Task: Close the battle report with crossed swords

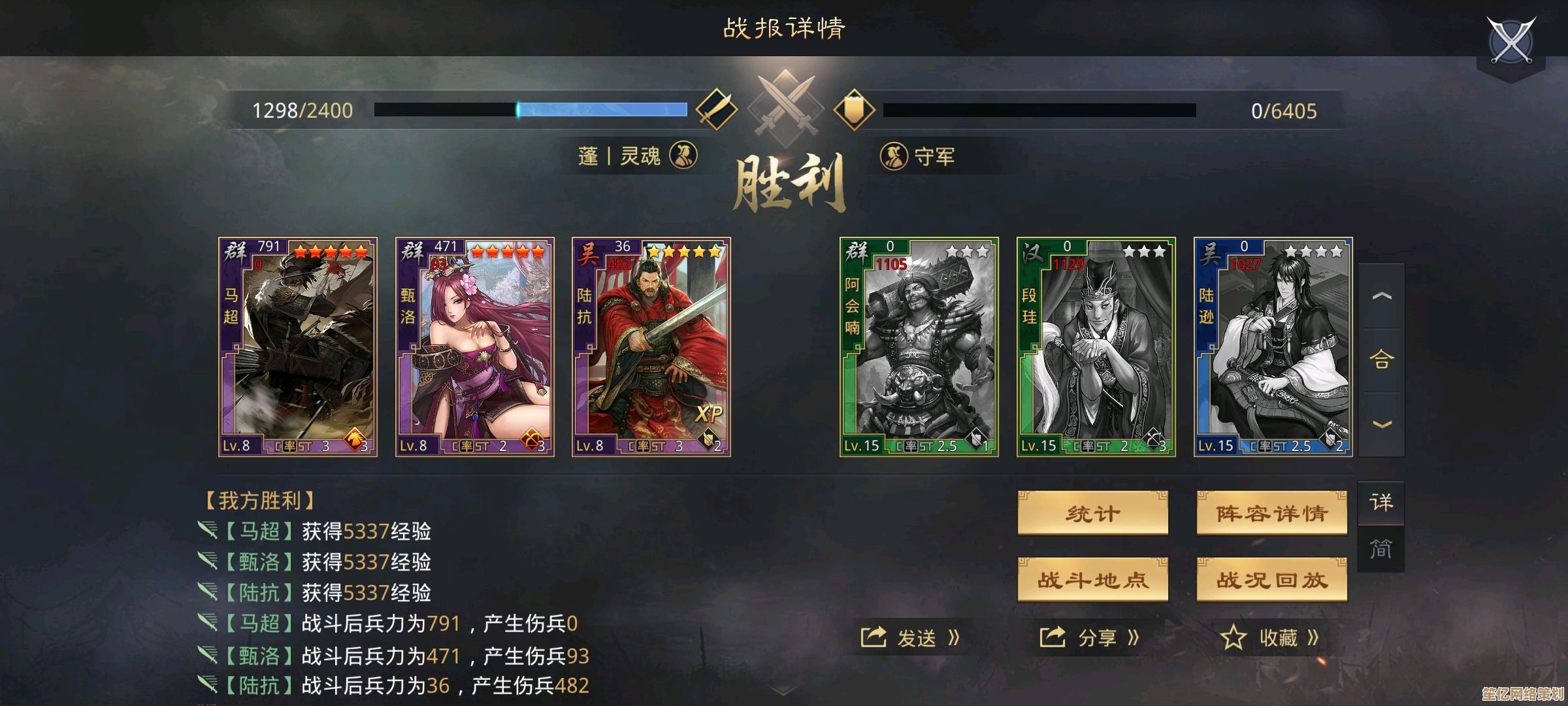Action: [x=1511, y=41]
